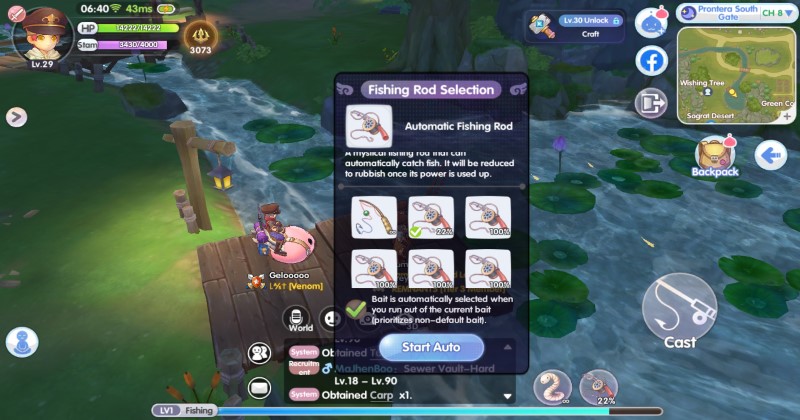Image resolution: width=800 pixels, height=420 pixels.
Task: Open the party recruitment icon
Action: pos(260,353)
